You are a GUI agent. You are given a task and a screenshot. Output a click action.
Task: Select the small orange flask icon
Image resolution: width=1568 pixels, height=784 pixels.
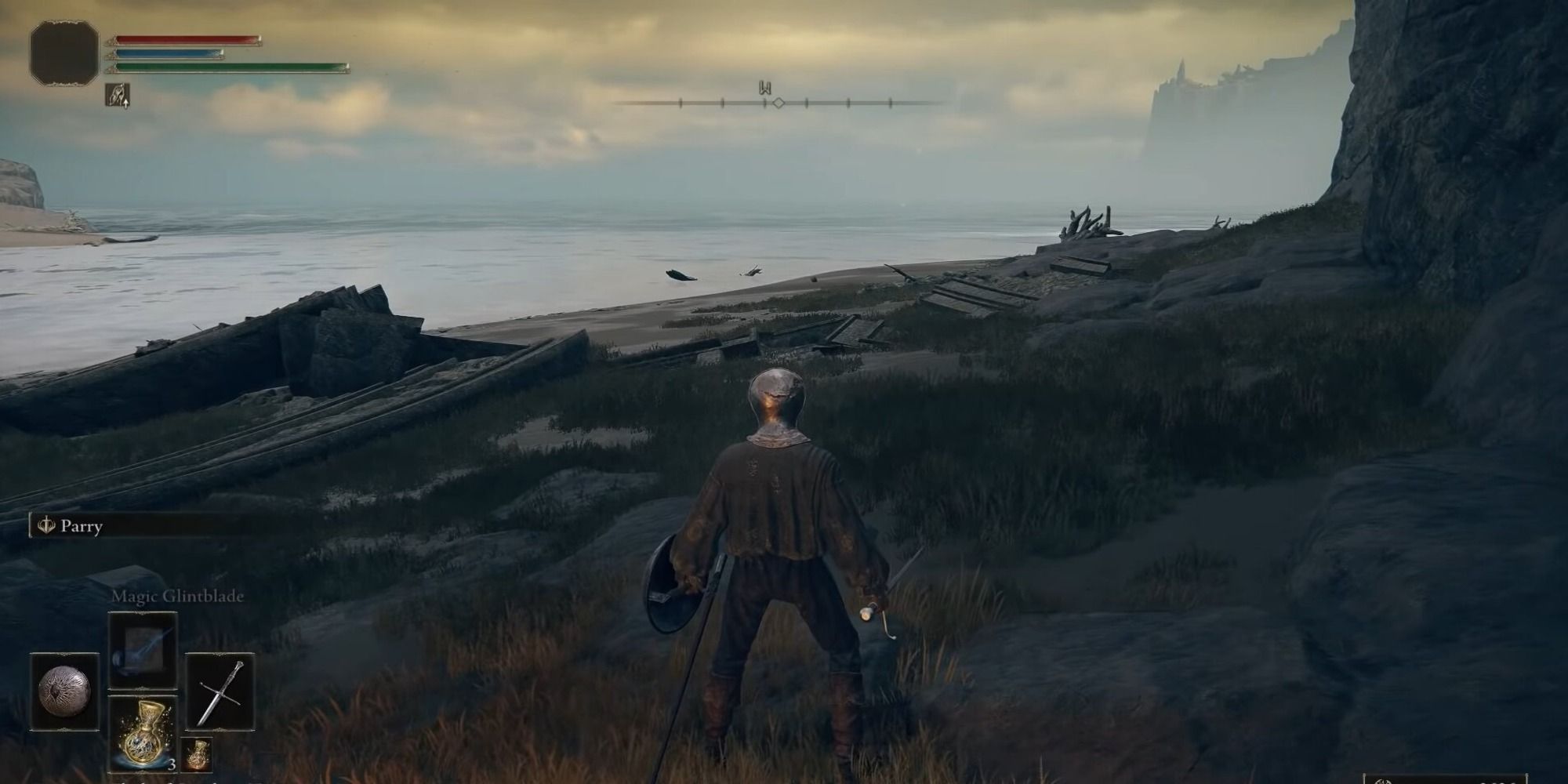click(196, 755)
